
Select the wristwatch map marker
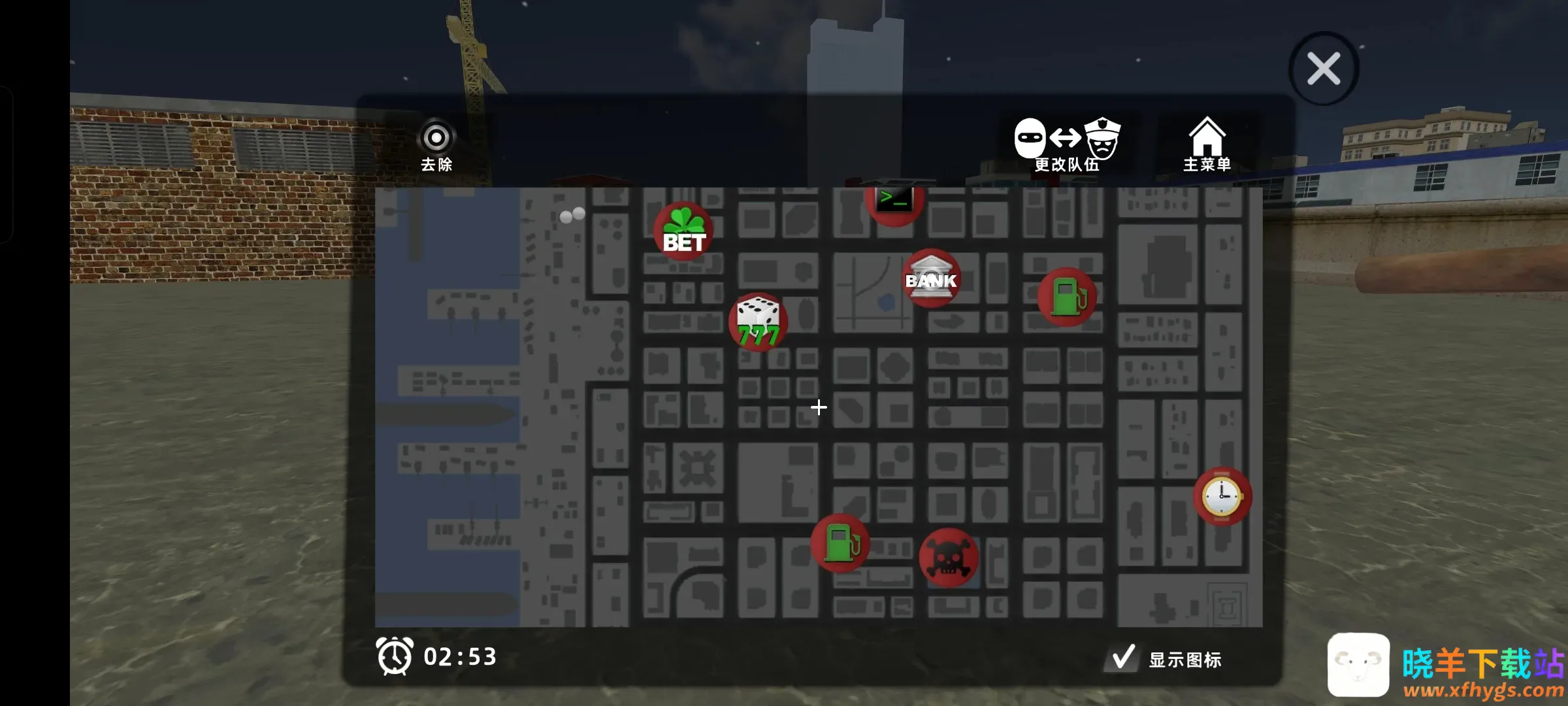(1222, 497)
